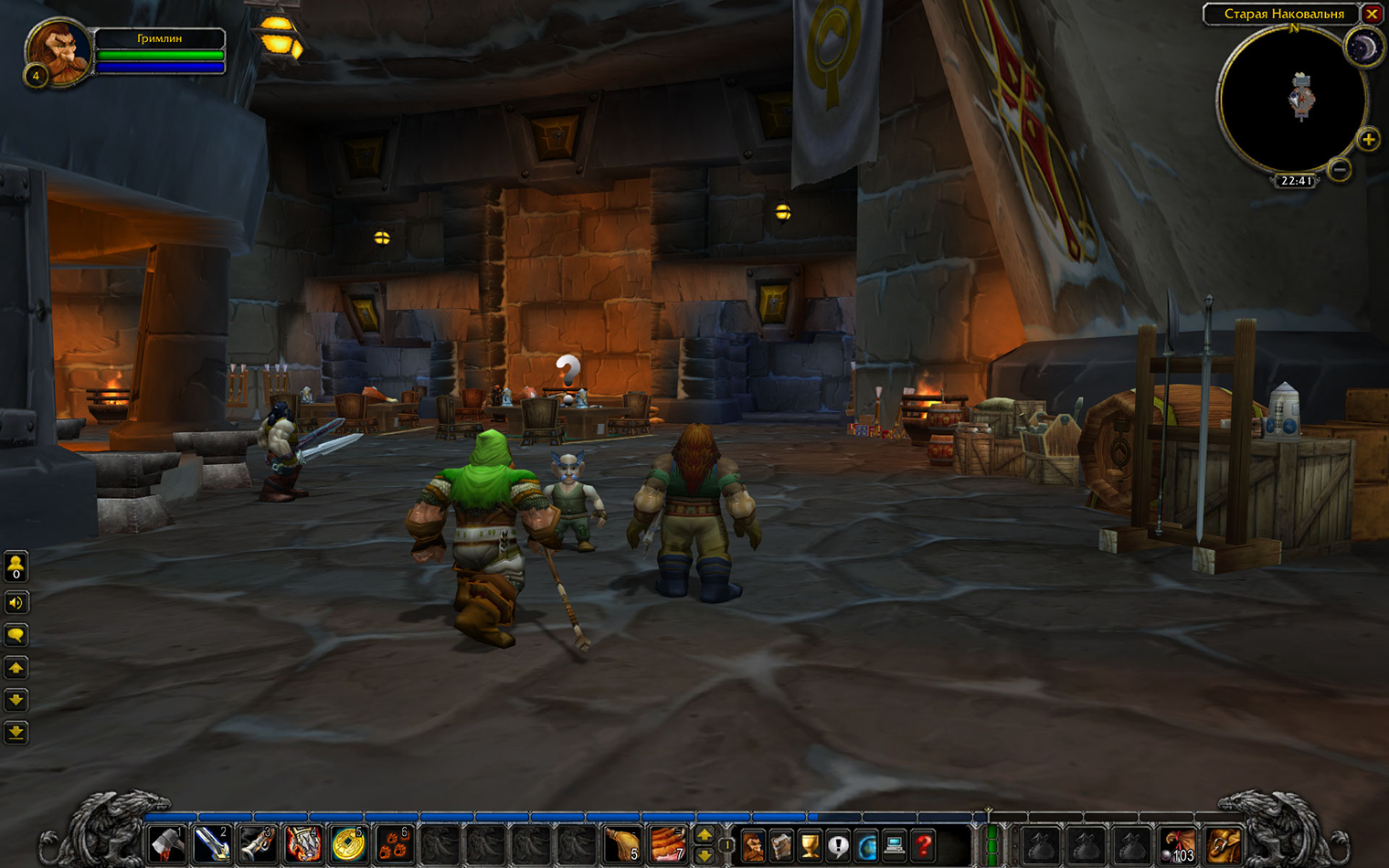This screenshot has height=868, width=1389.
Task: Open the golden chalice talents button
Action: point(810,846)
